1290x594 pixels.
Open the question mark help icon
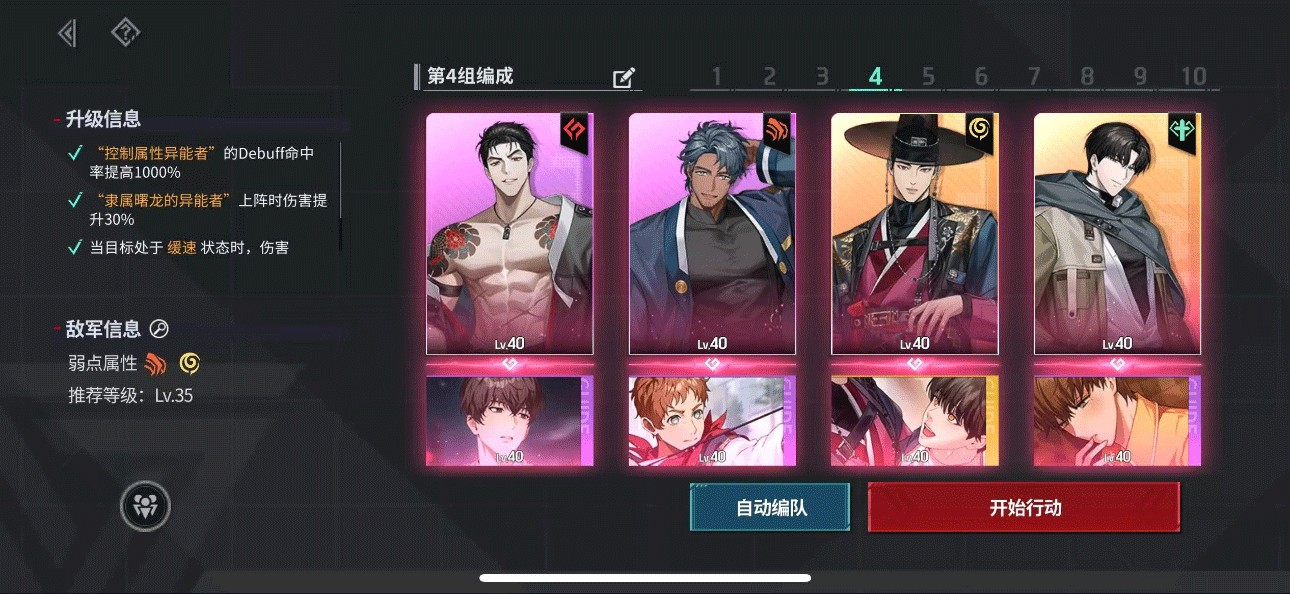(x=125, y=33)
